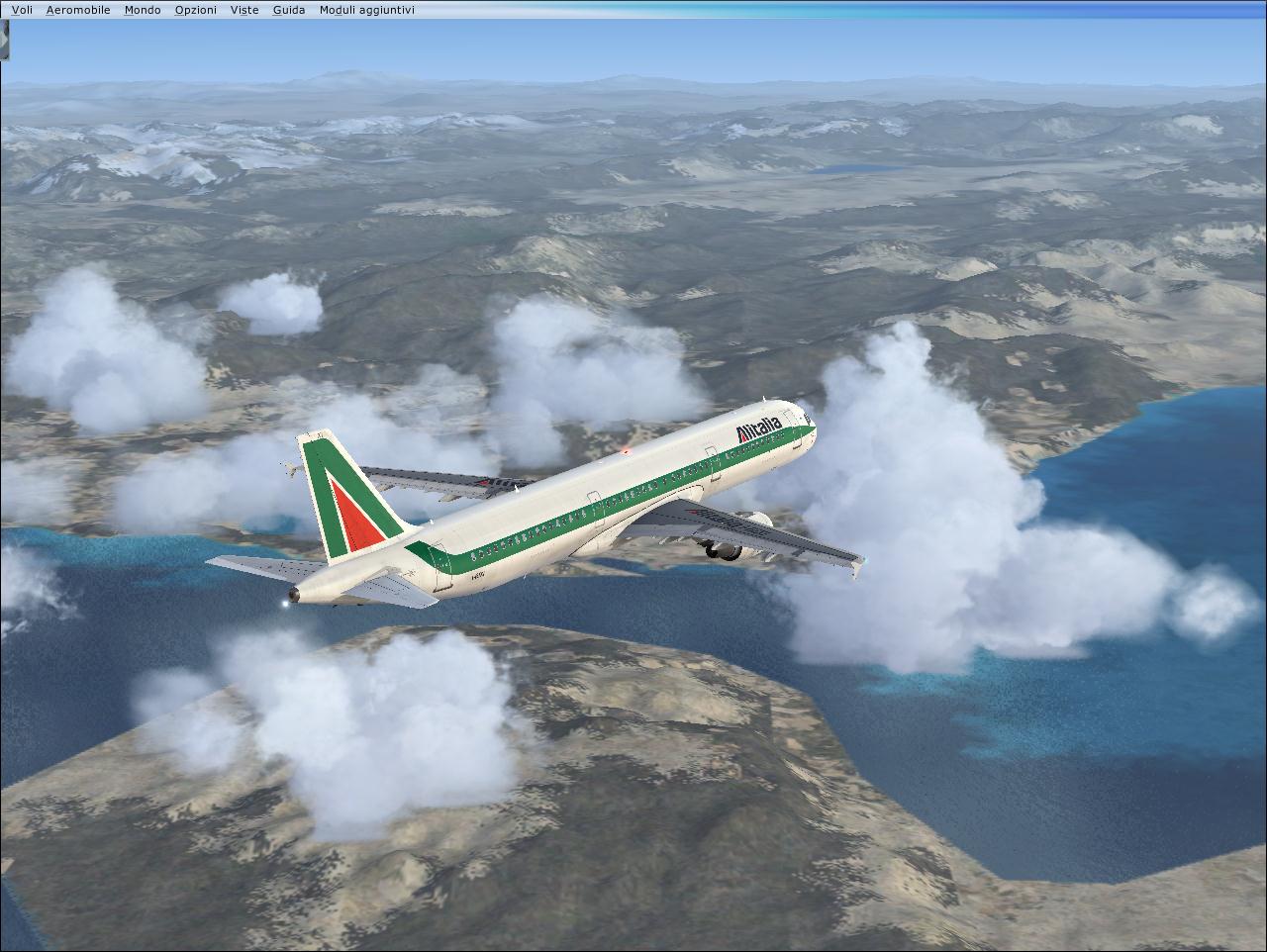
Task: Select the Mondo menu
Action: click(143, 10)
